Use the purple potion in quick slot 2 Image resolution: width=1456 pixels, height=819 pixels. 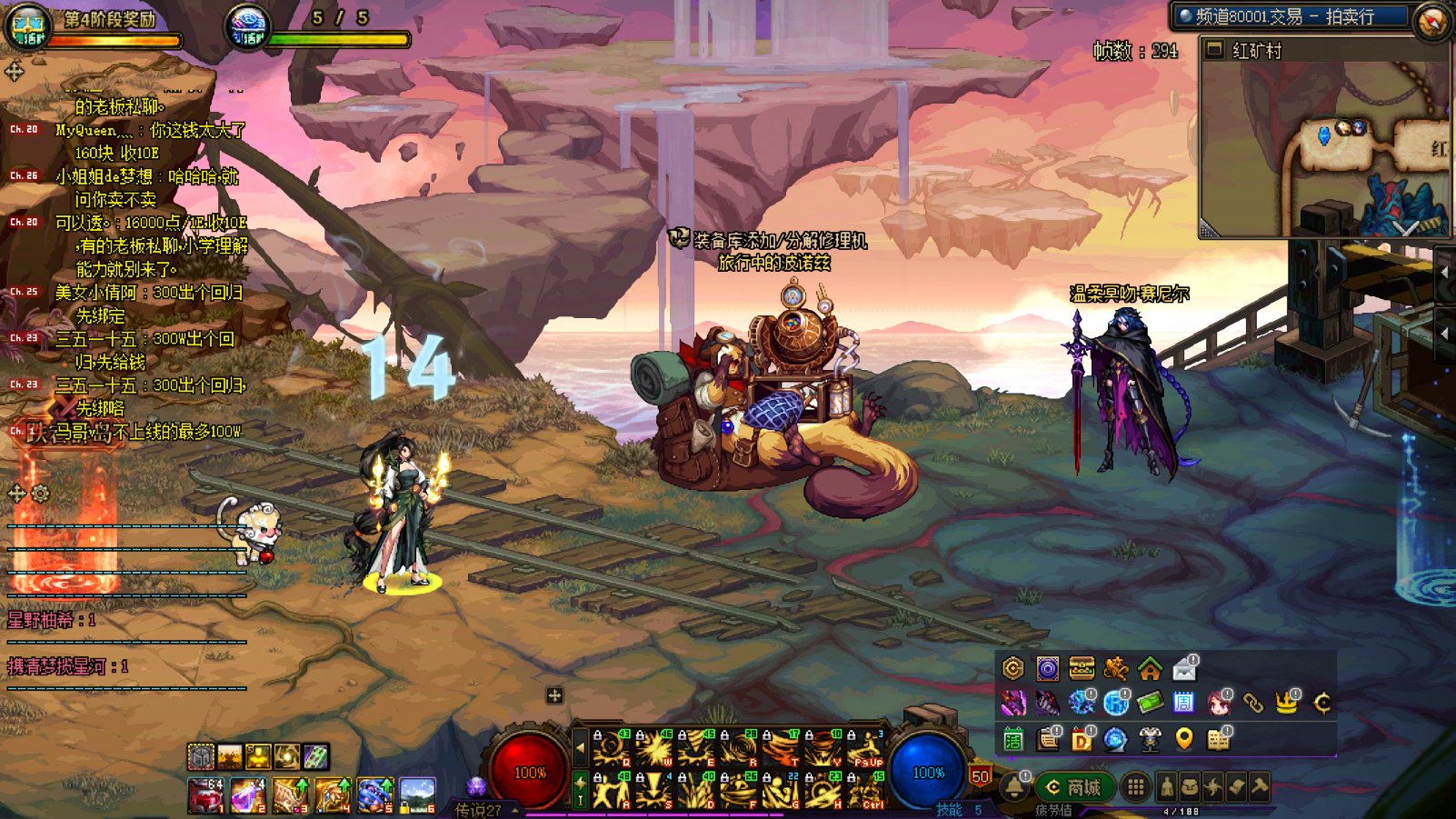pos(247,795)
